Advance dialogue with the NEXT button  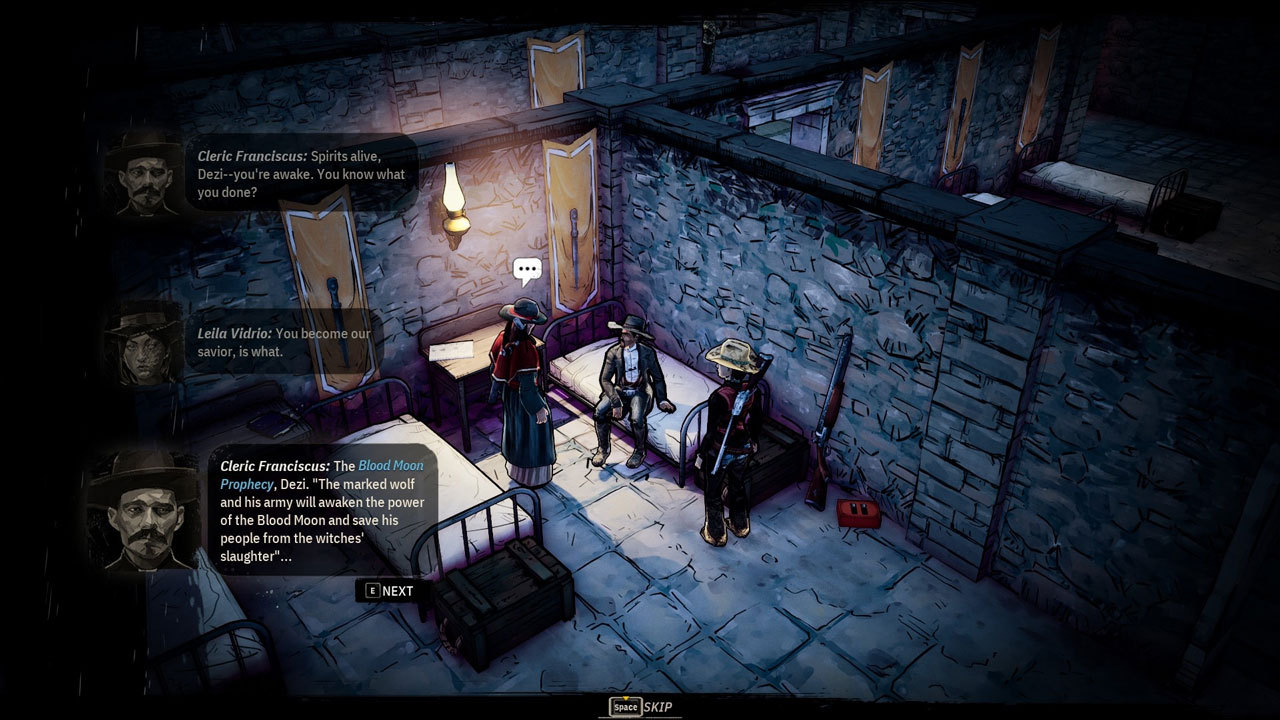click(389, 591)
